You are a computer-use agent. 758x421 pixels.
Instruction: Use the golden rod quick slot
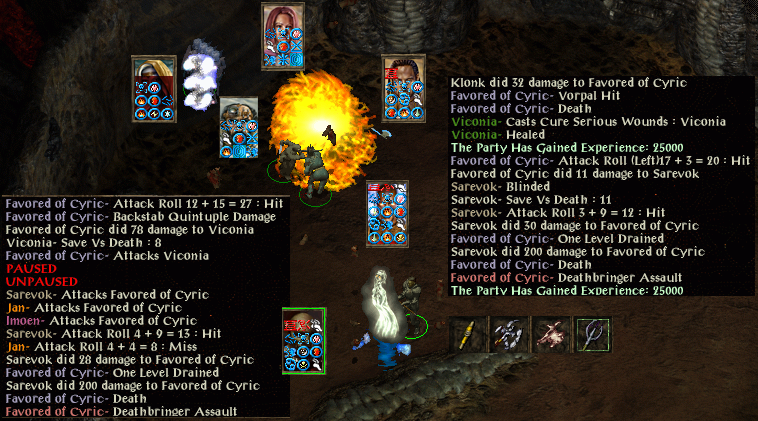[x=466, y=334]
